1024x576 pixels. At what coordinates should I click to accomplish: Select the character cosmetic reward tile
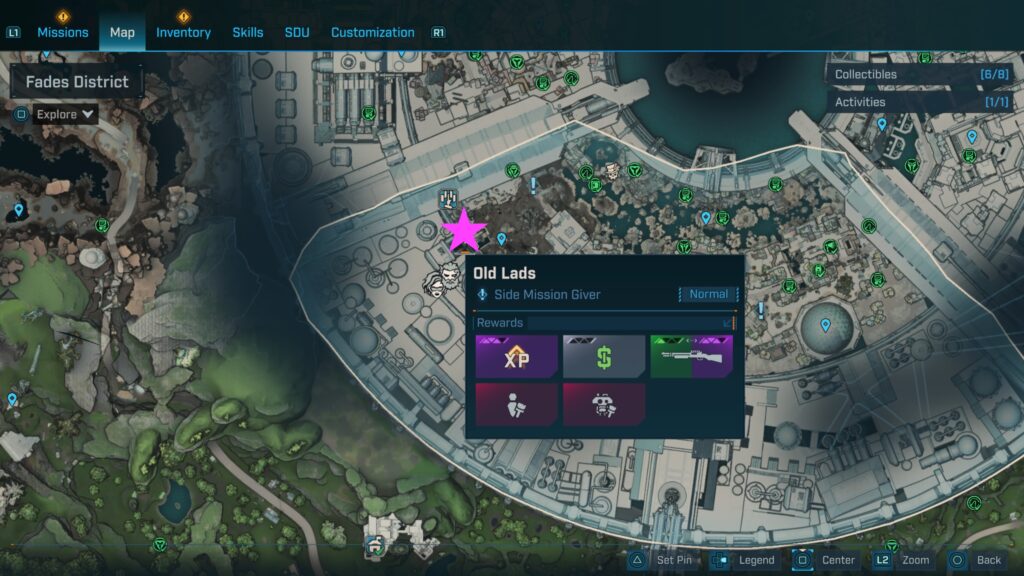516,404
